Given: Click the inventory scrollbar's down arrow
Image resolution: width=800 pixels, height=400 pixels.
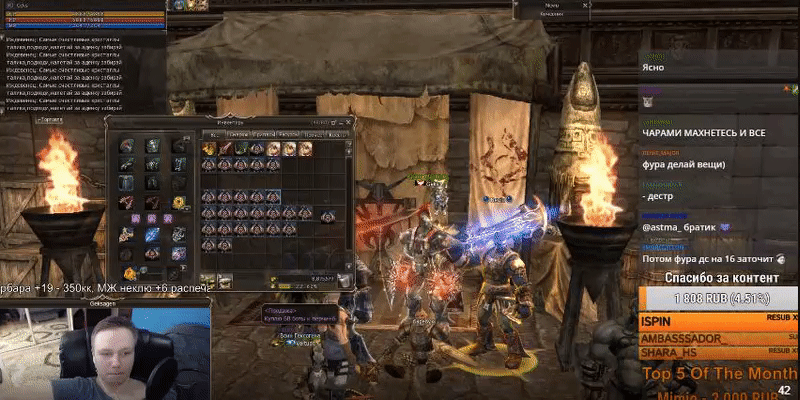Looking at the screenshot, I should (x=349, y=263).
